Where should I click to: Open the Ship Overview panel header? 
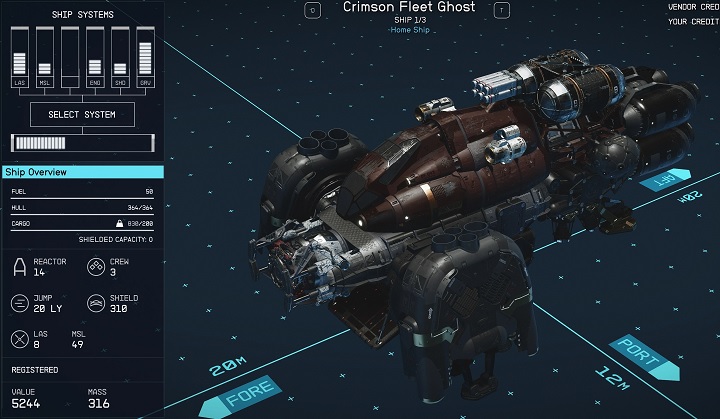click(82, 172)
